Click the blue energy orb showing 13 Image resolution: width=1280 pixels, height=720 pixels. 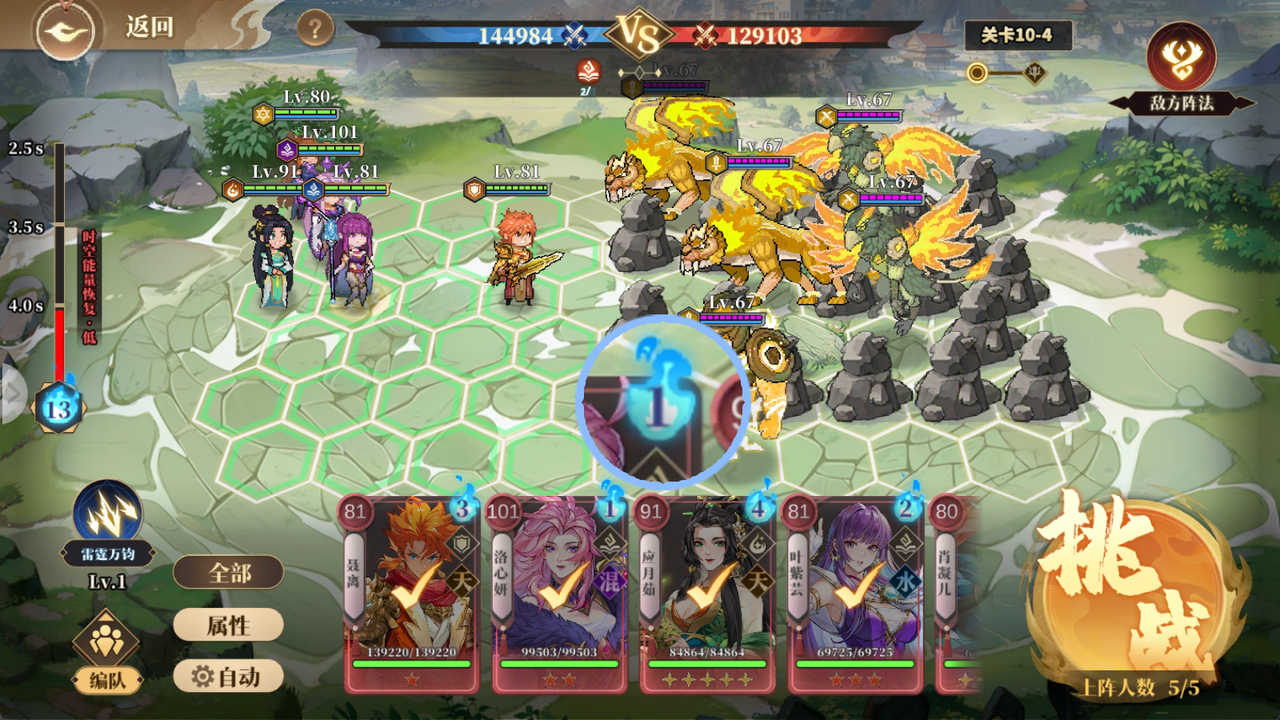[59, 408]
